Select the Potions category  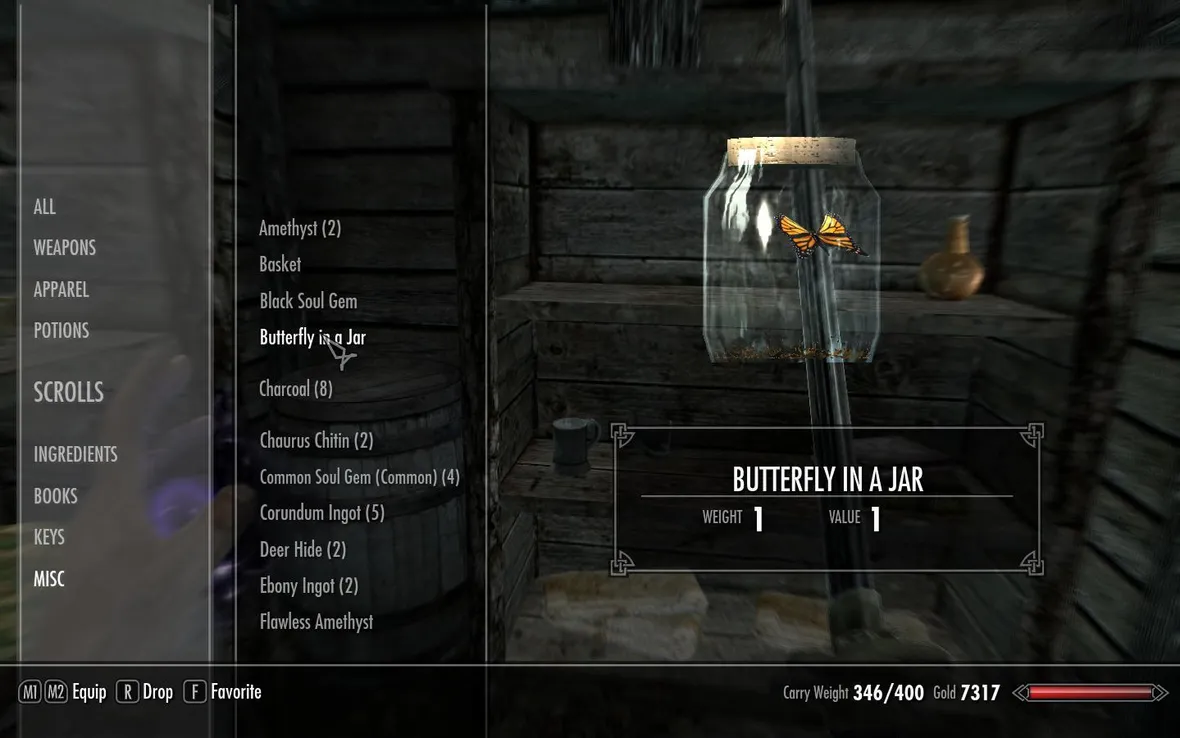coord(61,331)
